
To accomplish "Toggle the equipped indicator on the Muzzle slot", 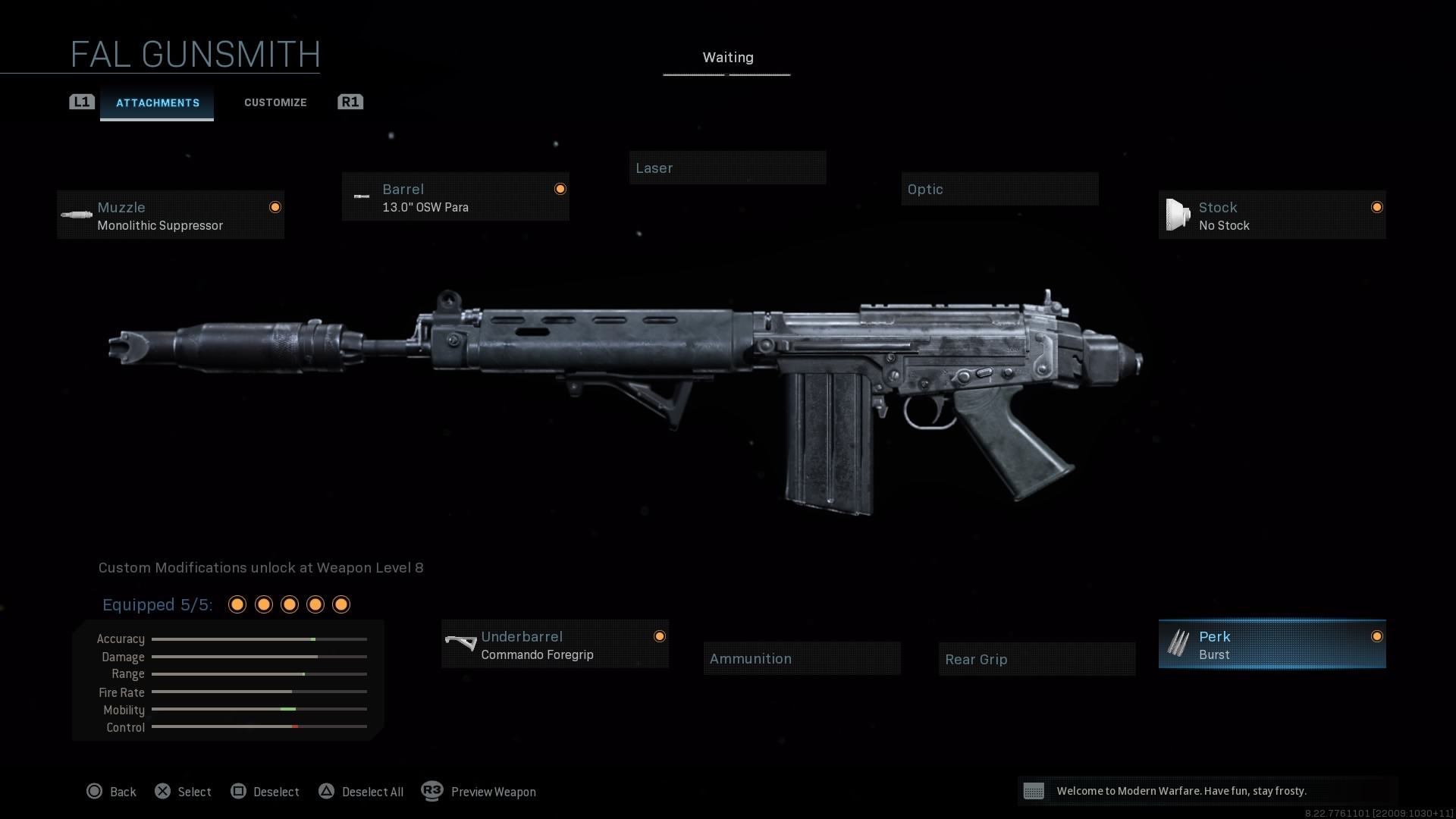I will click(275, 206).
